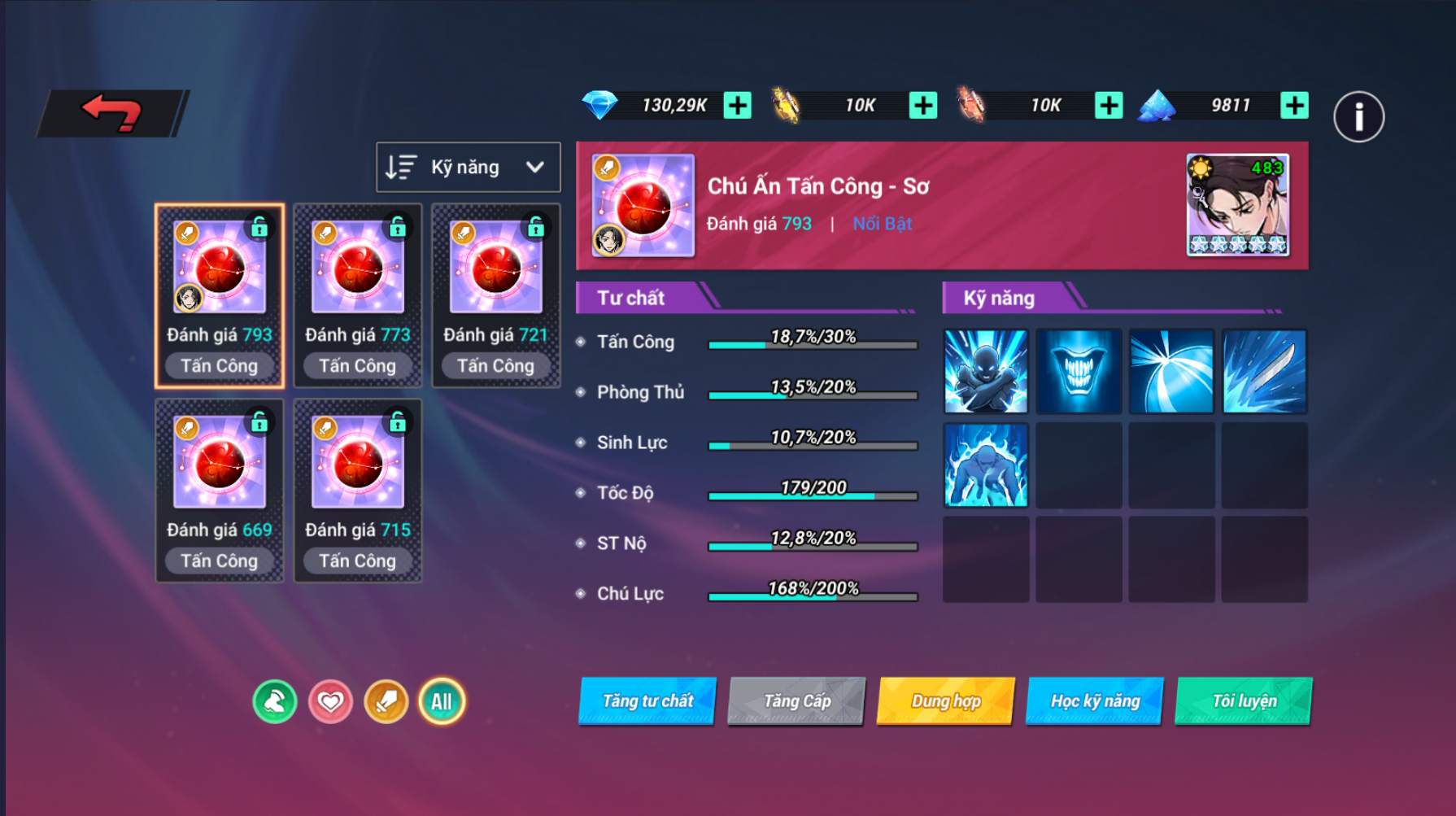Open the equipped character portrait
Image resolution: width=1456 pixels, height=816 pixels.
coord(1237,205)
